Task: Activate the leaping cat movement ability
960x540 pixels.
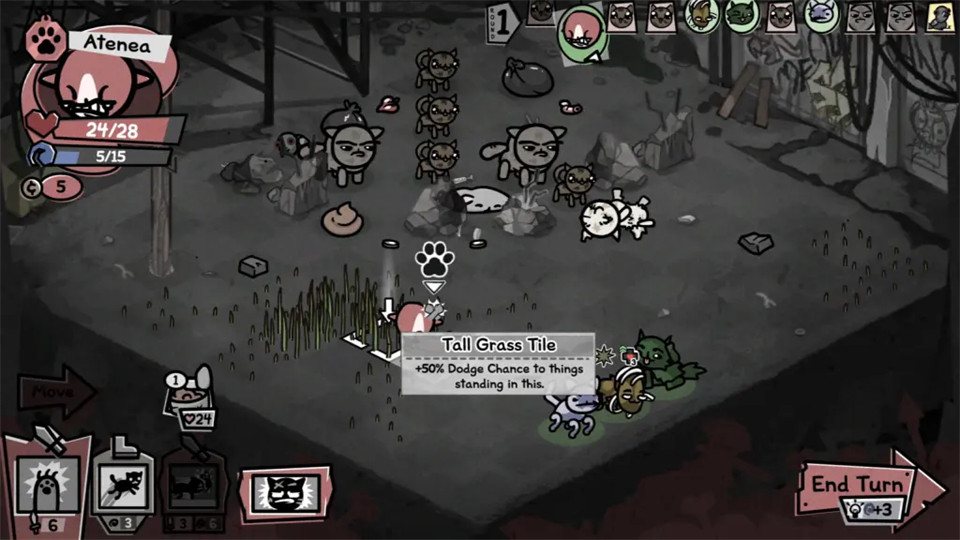Action: click(x=124, y=487)
